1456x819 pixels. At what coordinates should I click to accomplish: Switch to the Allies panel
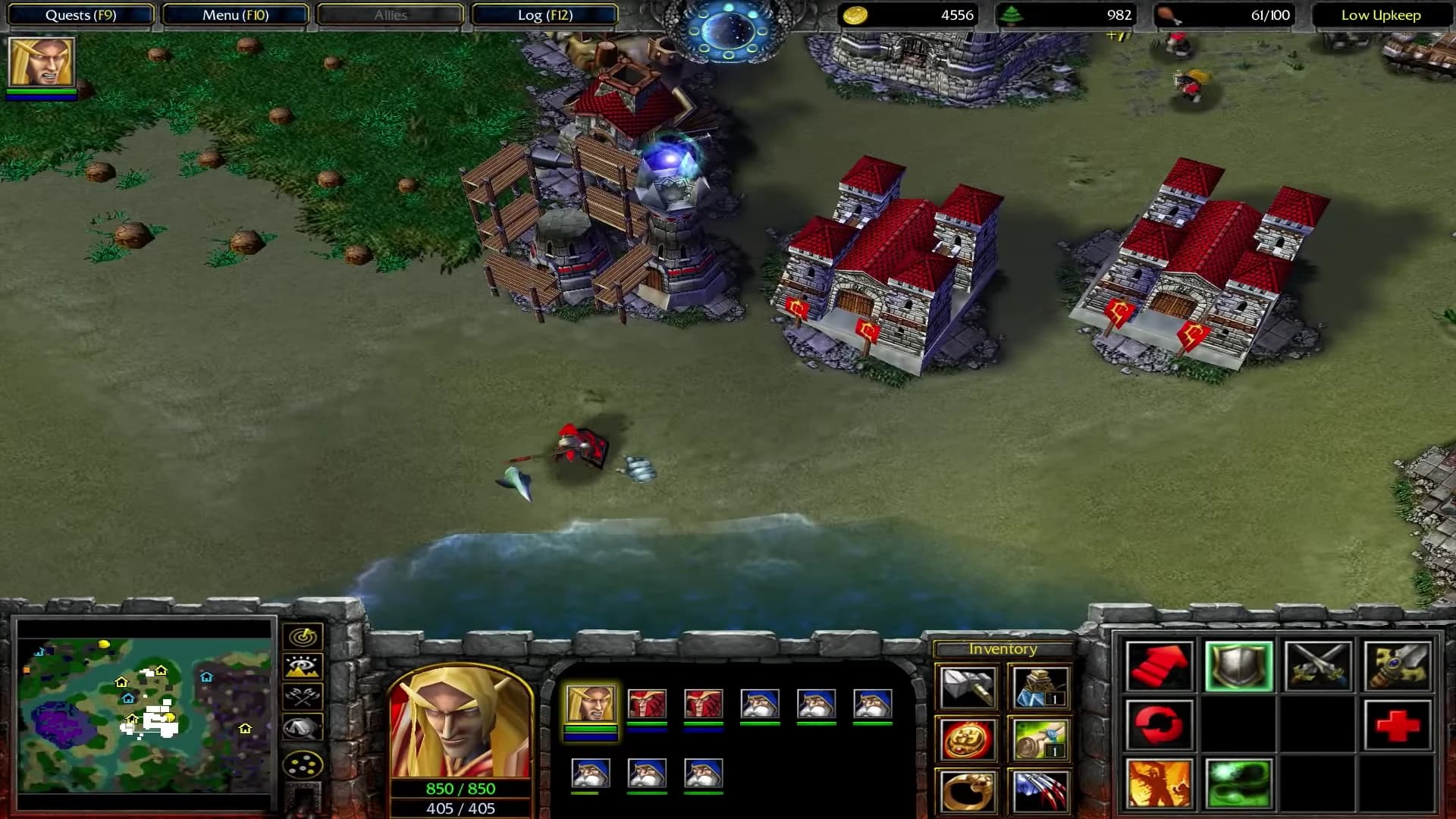tap(390, 14)
